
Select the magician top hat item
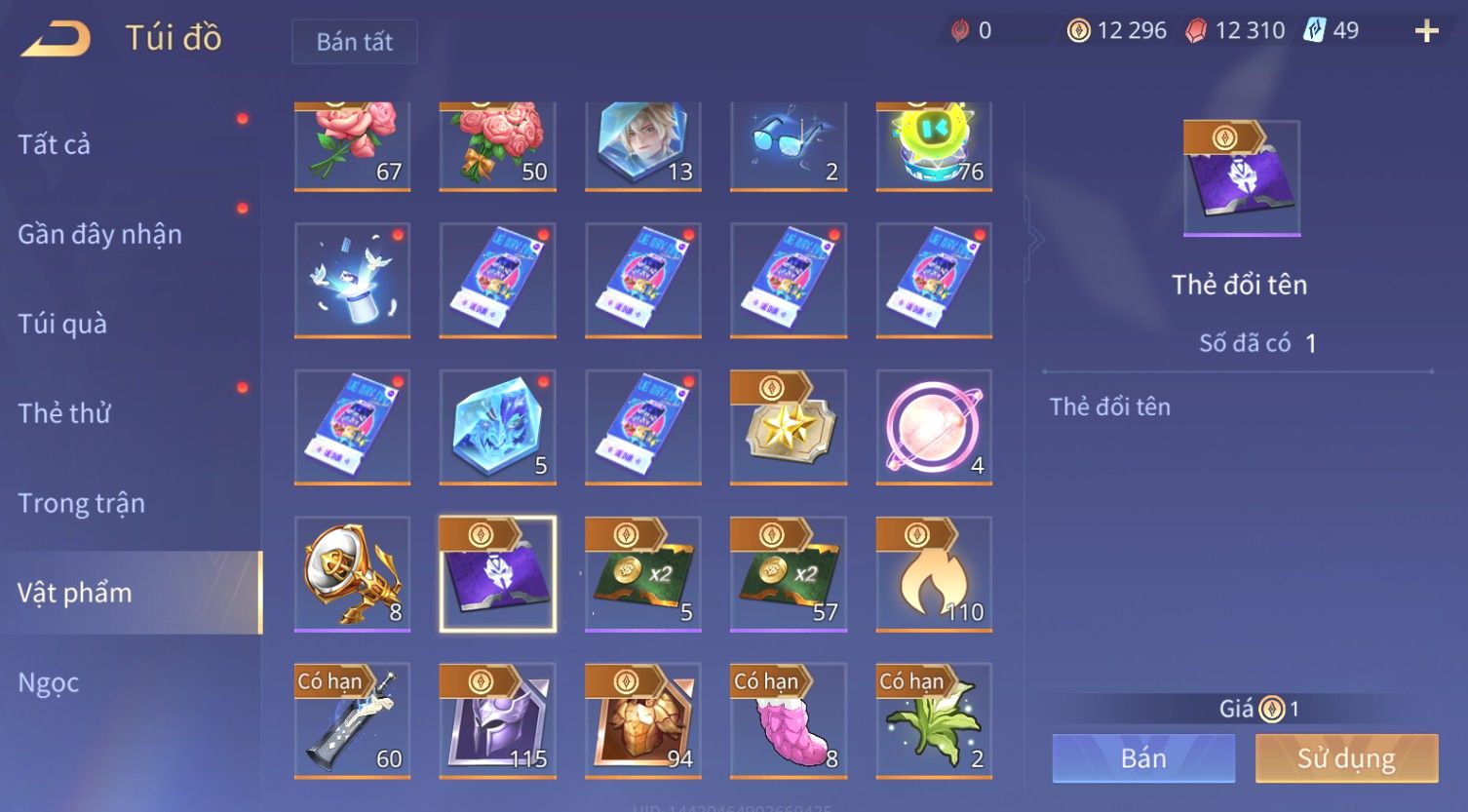click(352, 280)
